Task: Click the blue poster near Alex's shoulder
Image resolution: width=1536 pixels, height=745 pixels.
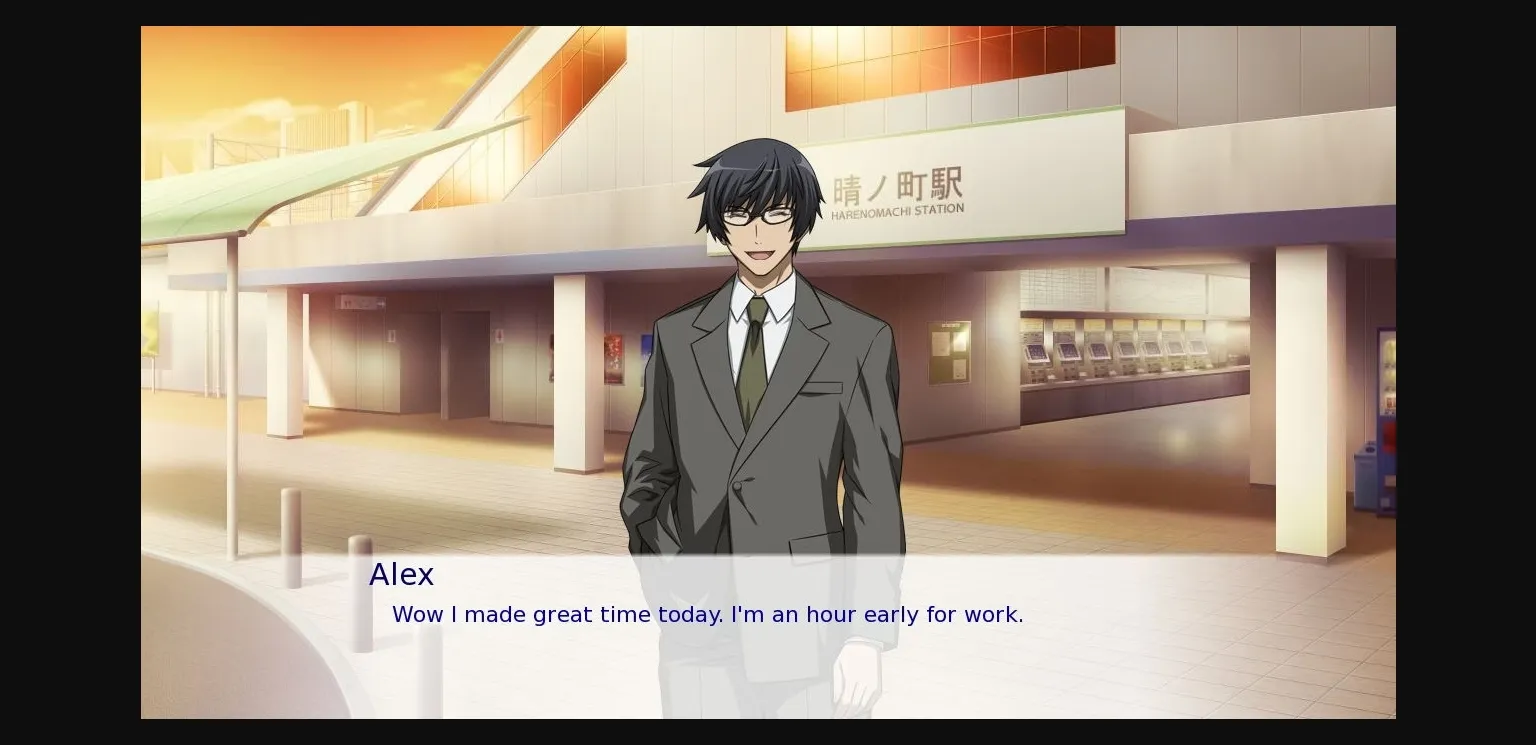Action: (x=646, y=345)
